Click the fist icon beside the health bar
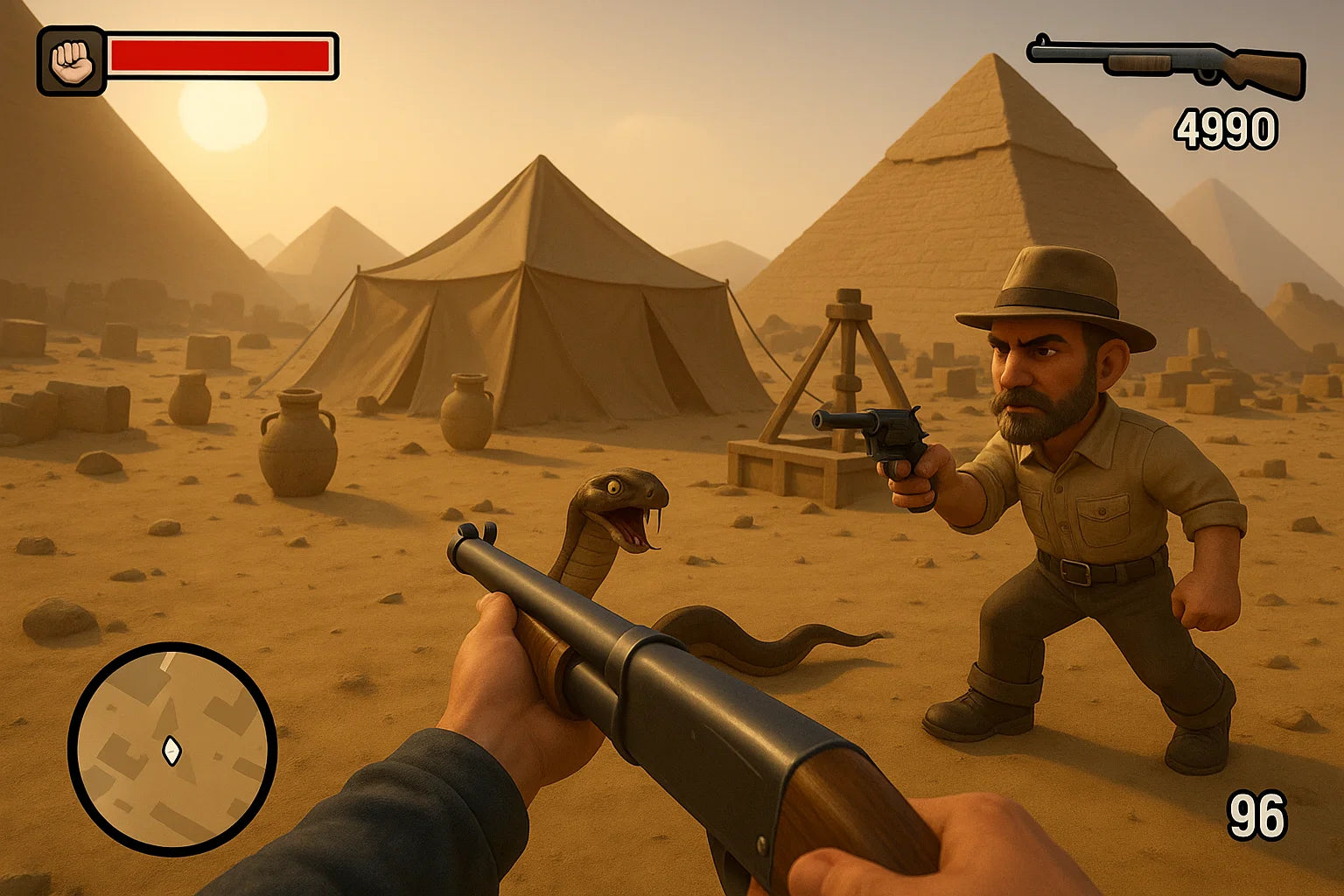The width and height of the screenshot is (1344, 896). pyautogui.click(x=71, y=60)
